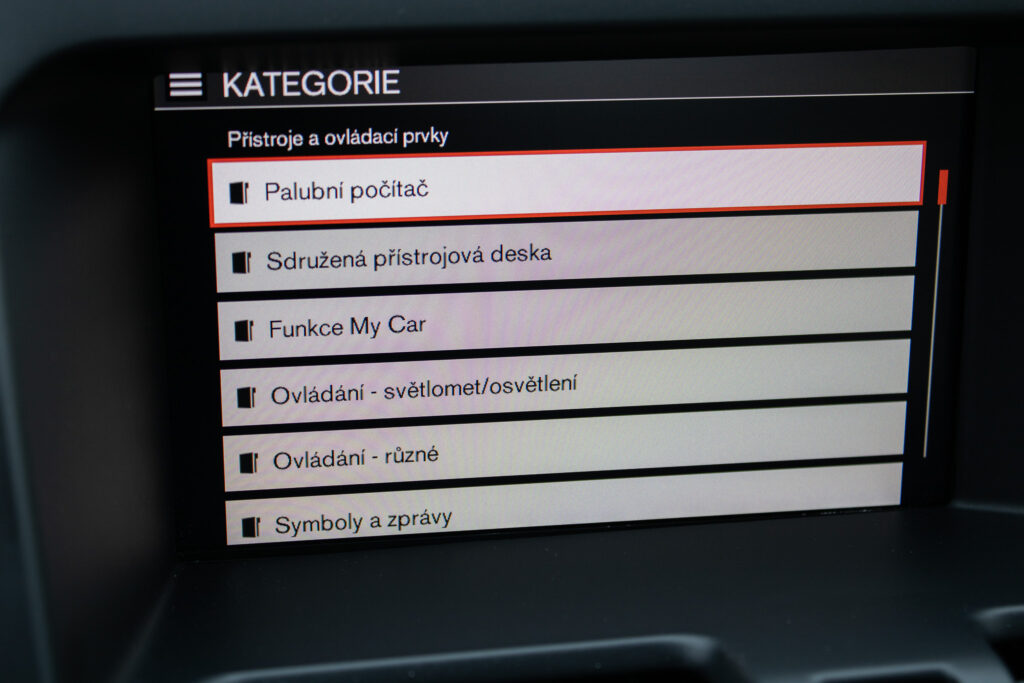This screenshot has height=683, width=1024.
Task: Select the Ovládání - různé entry
Action: (x=563, y=452)
